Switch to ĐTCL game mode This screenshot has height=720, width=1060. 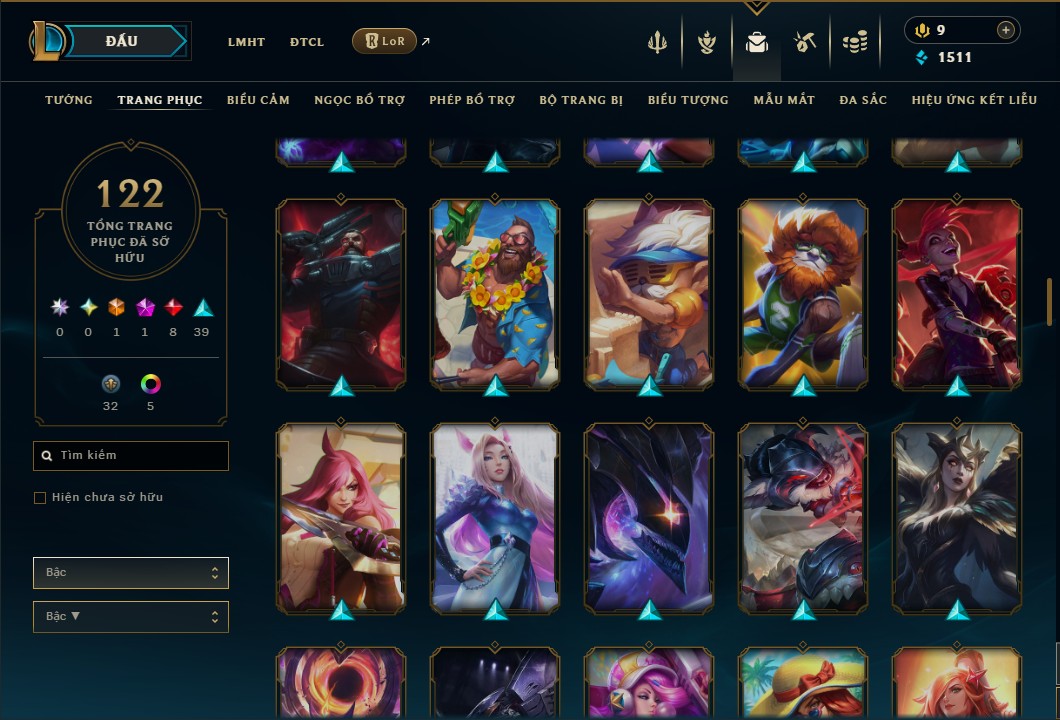click(x=307, y=42)
